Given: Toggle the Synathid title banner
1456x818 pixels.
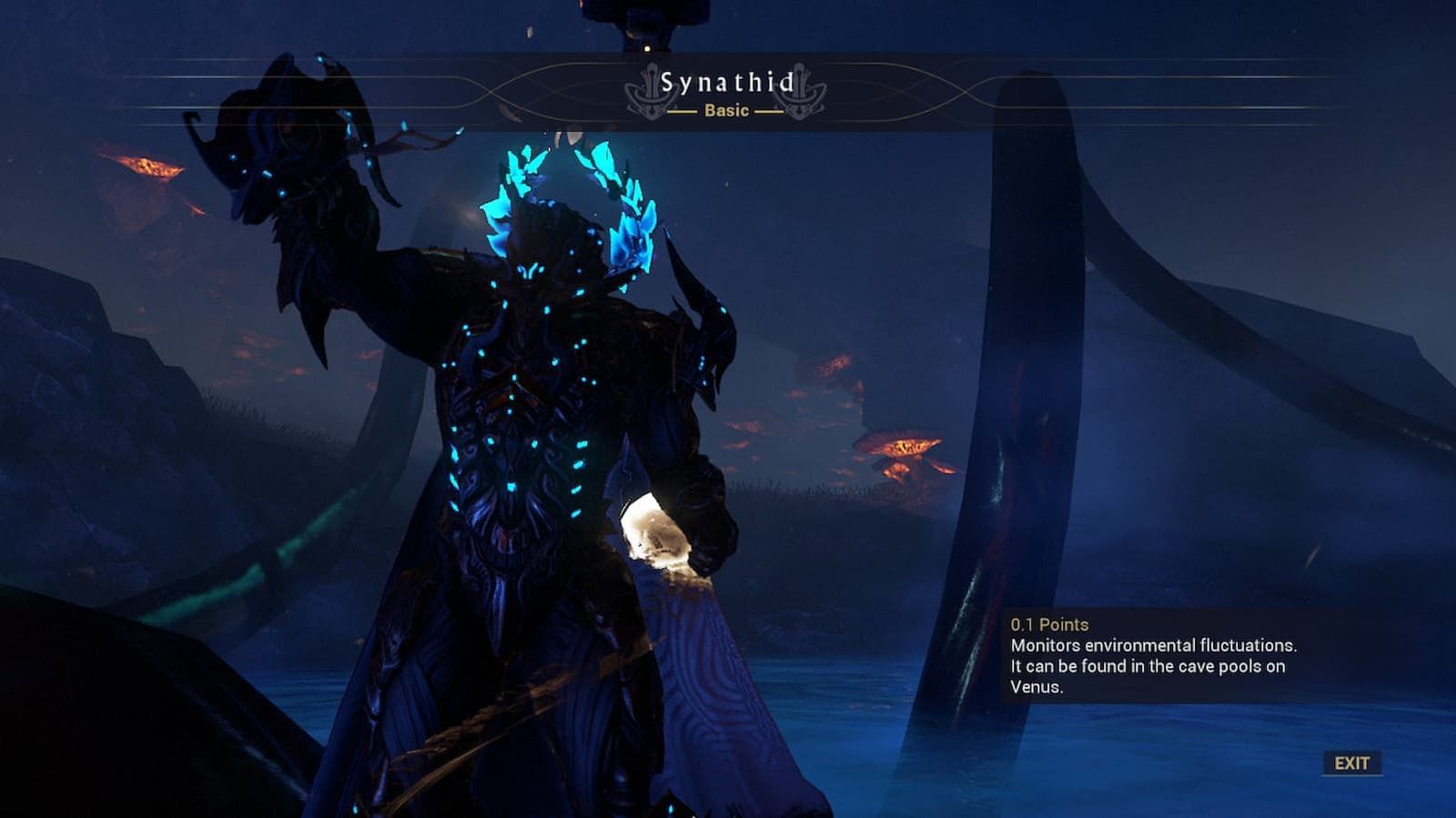Looking at the screenshot, I should [x=726, y=84].
